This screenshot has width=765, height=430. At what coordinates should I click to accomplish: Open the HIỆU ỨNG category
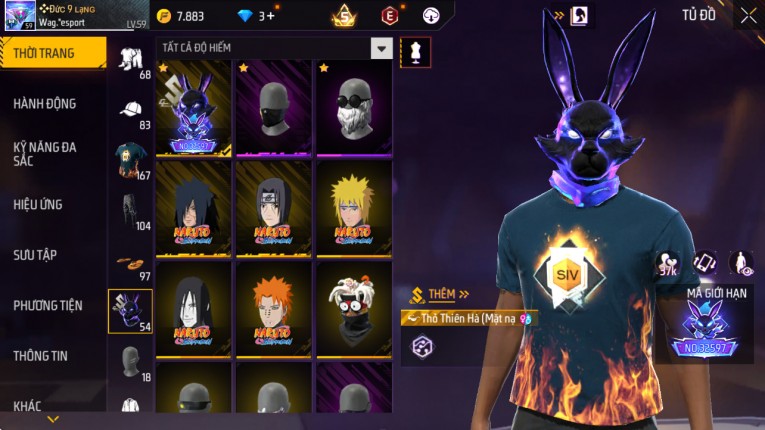(x=38, y=204)
